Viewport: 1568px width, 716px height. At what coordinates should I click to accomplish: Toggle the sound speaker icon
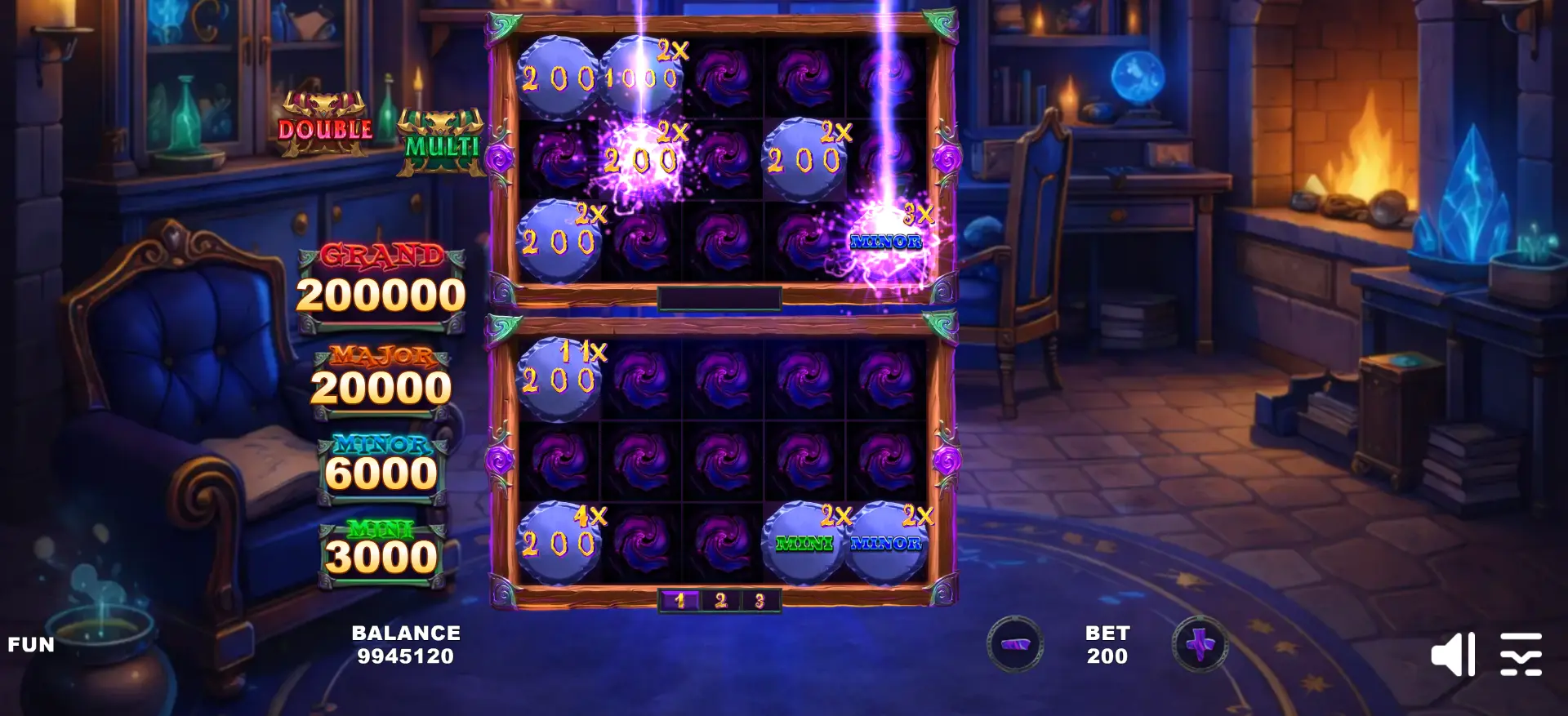[x=1452, y=654]
